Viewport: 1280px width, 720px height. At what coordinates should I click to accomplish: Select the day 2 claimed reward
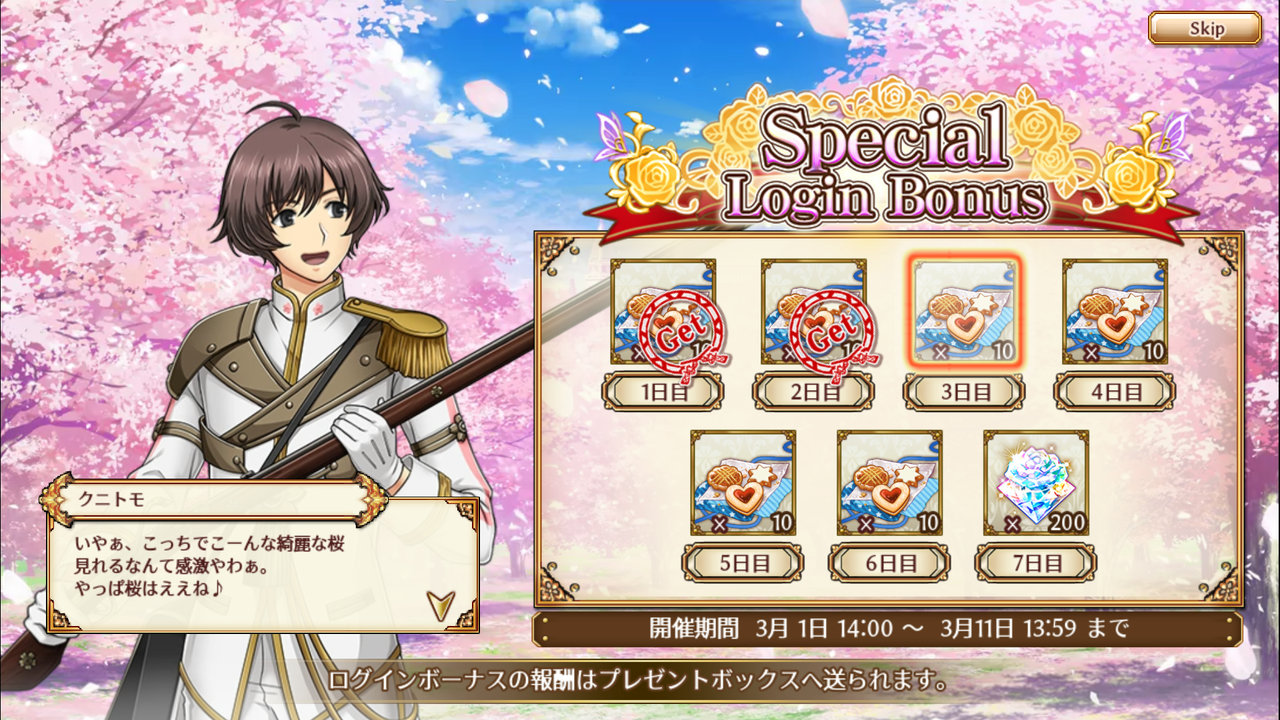point(813,311)
